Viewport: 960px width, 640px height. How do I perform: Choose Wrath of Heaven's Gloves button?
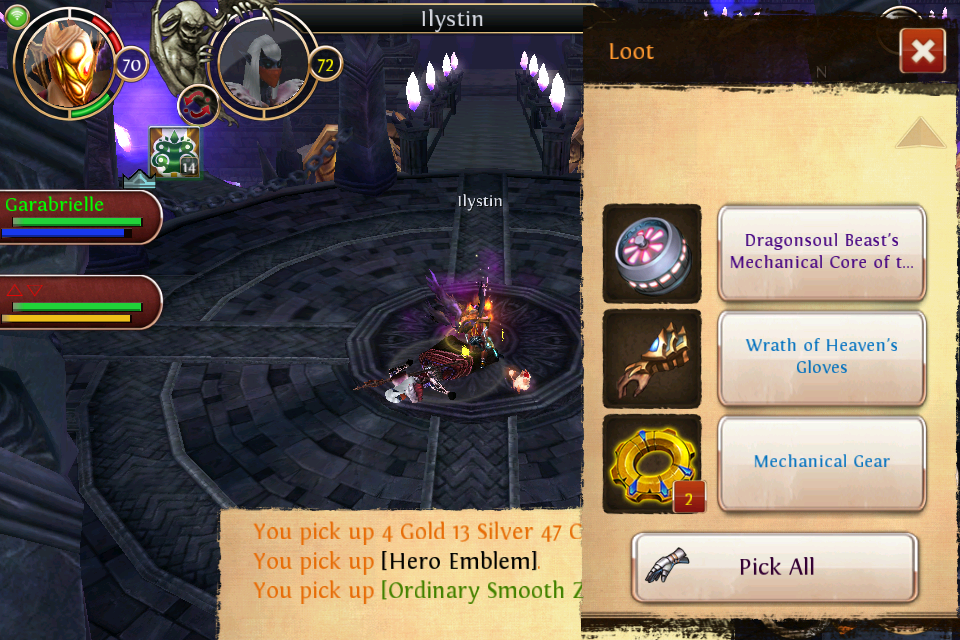tap(821, 357)
